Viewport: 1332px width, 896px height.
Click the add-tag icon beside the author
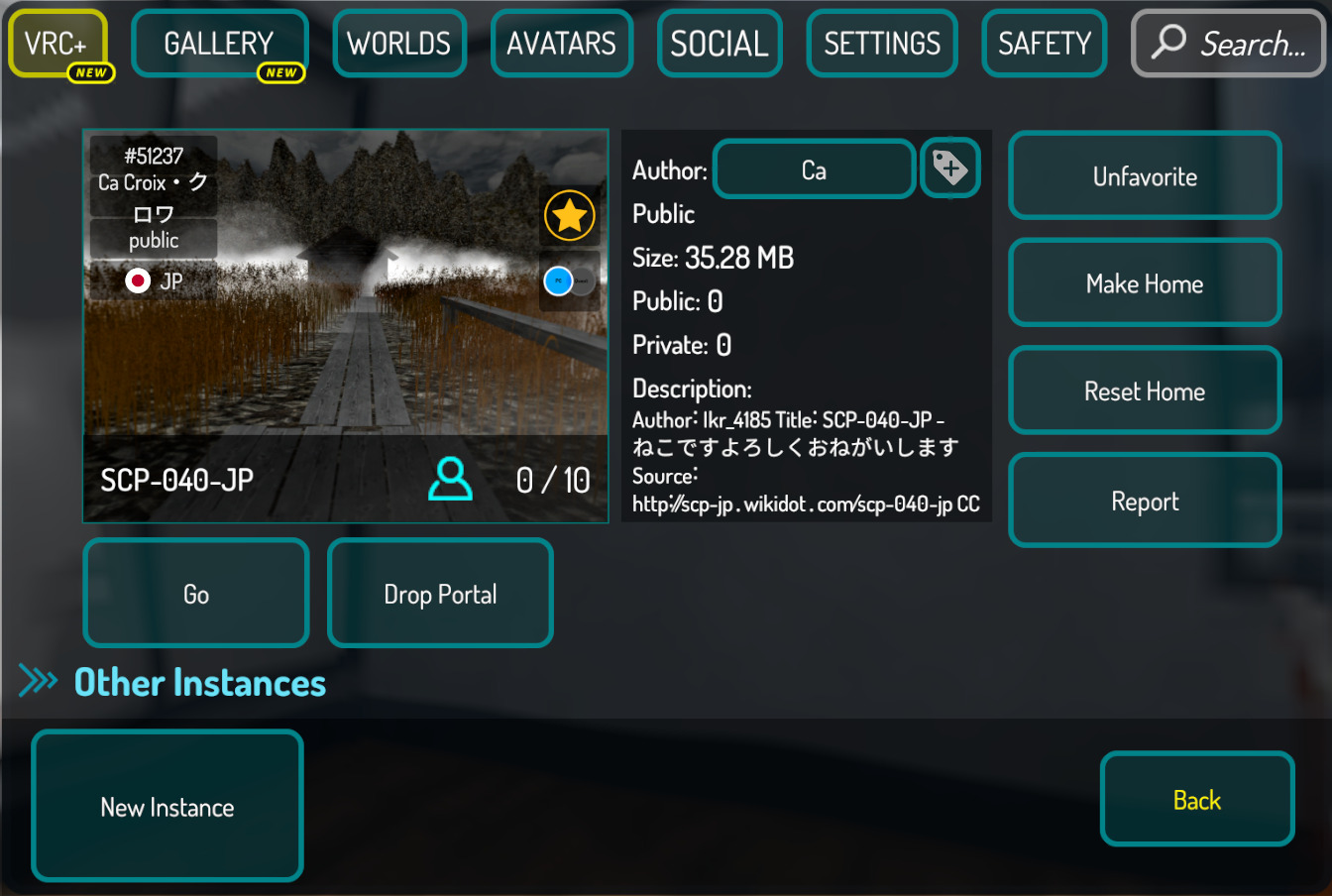pyautogui.click(x=950, y=168)
